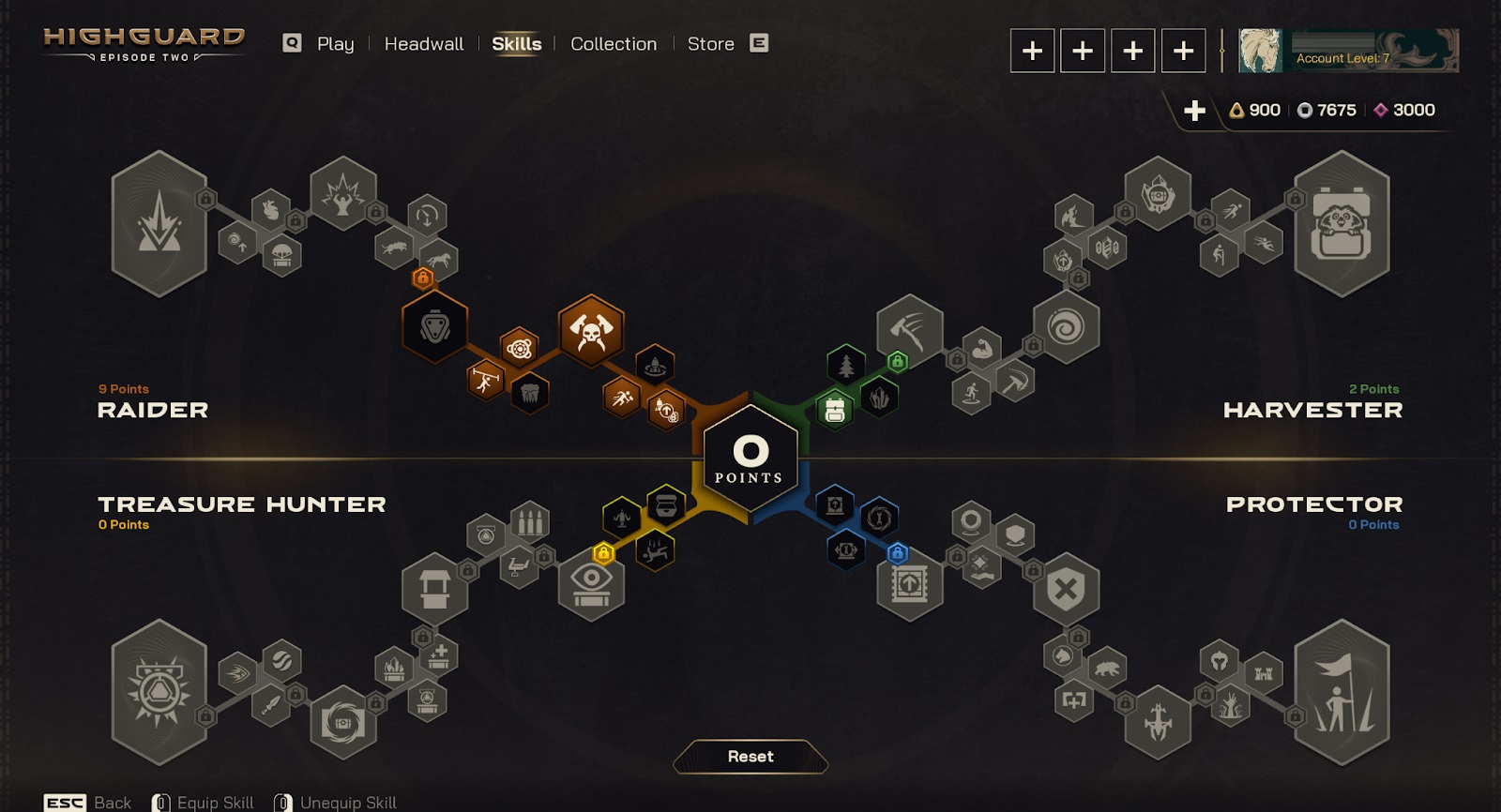Pick the Harvester spiral skill node

point(1066,327)
